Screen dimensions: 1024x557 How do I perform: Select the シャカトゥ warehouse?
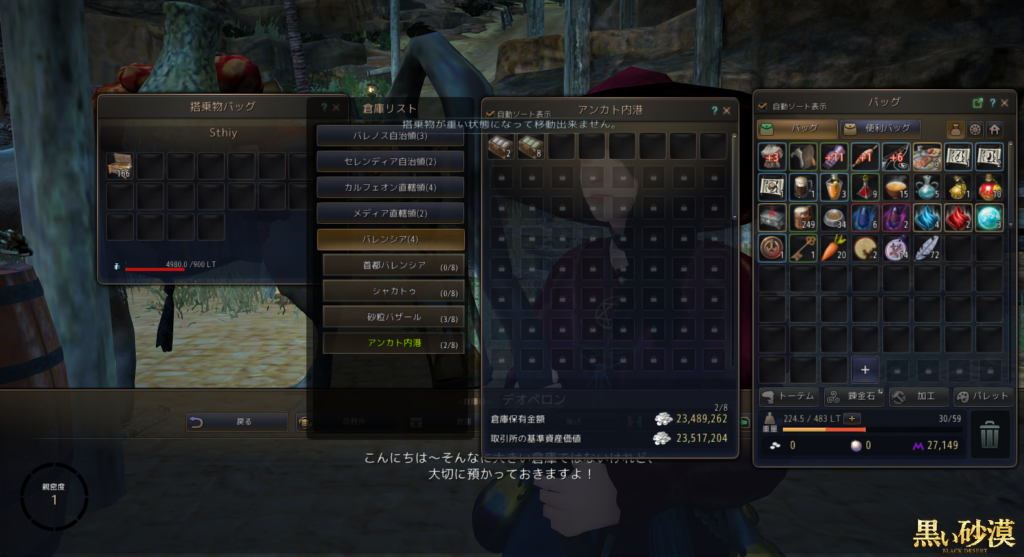point(393,291)
